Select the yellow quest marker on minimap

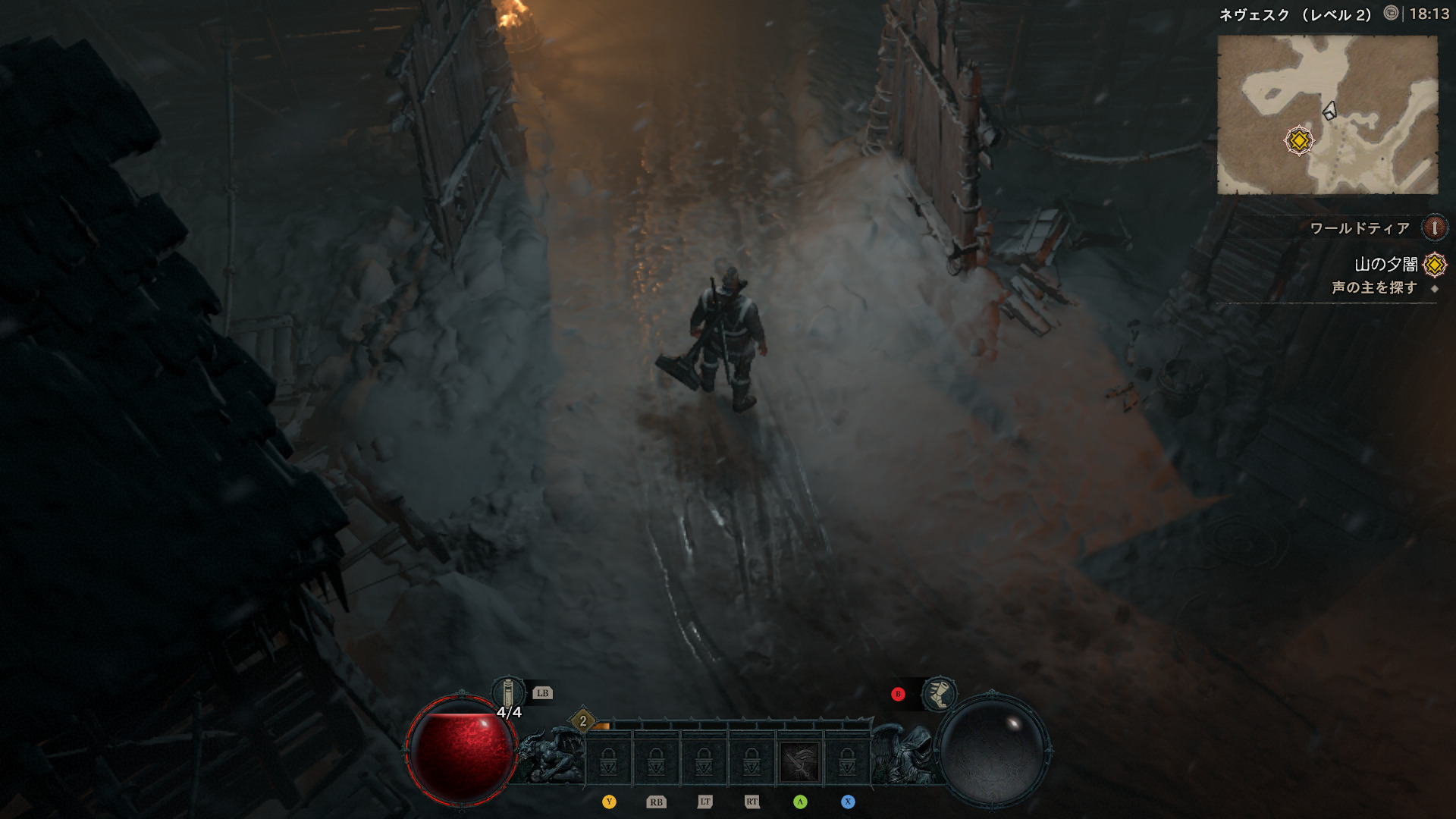pyautogui.click(x=1299, y=141)
